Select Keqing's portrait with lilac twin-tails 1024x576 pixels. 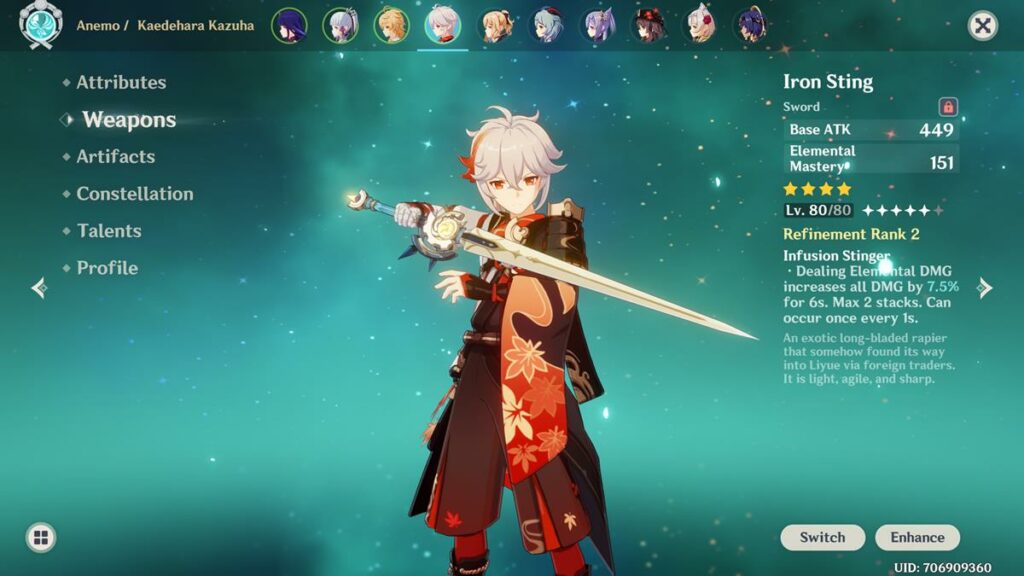pyautogui.click(x=598, y=25)
